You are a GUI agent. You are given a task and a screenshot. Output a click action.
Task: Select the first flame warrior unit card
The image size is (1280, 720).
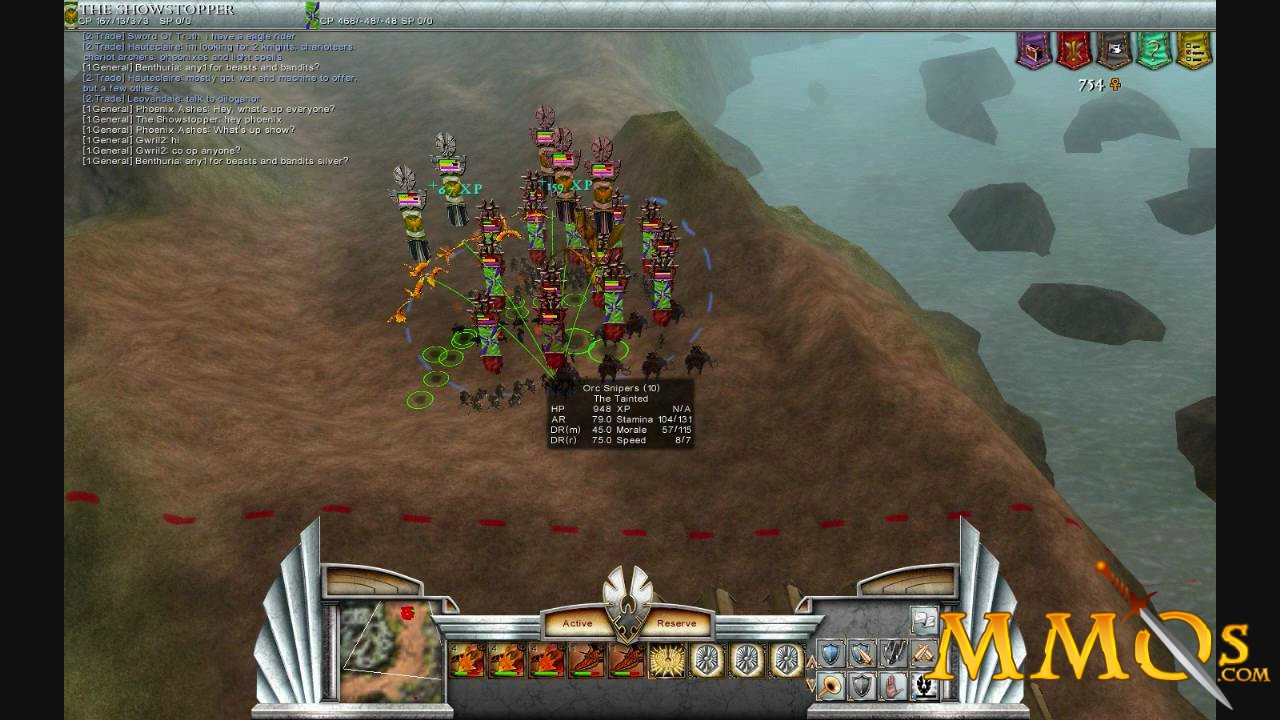tap(465, 660)
